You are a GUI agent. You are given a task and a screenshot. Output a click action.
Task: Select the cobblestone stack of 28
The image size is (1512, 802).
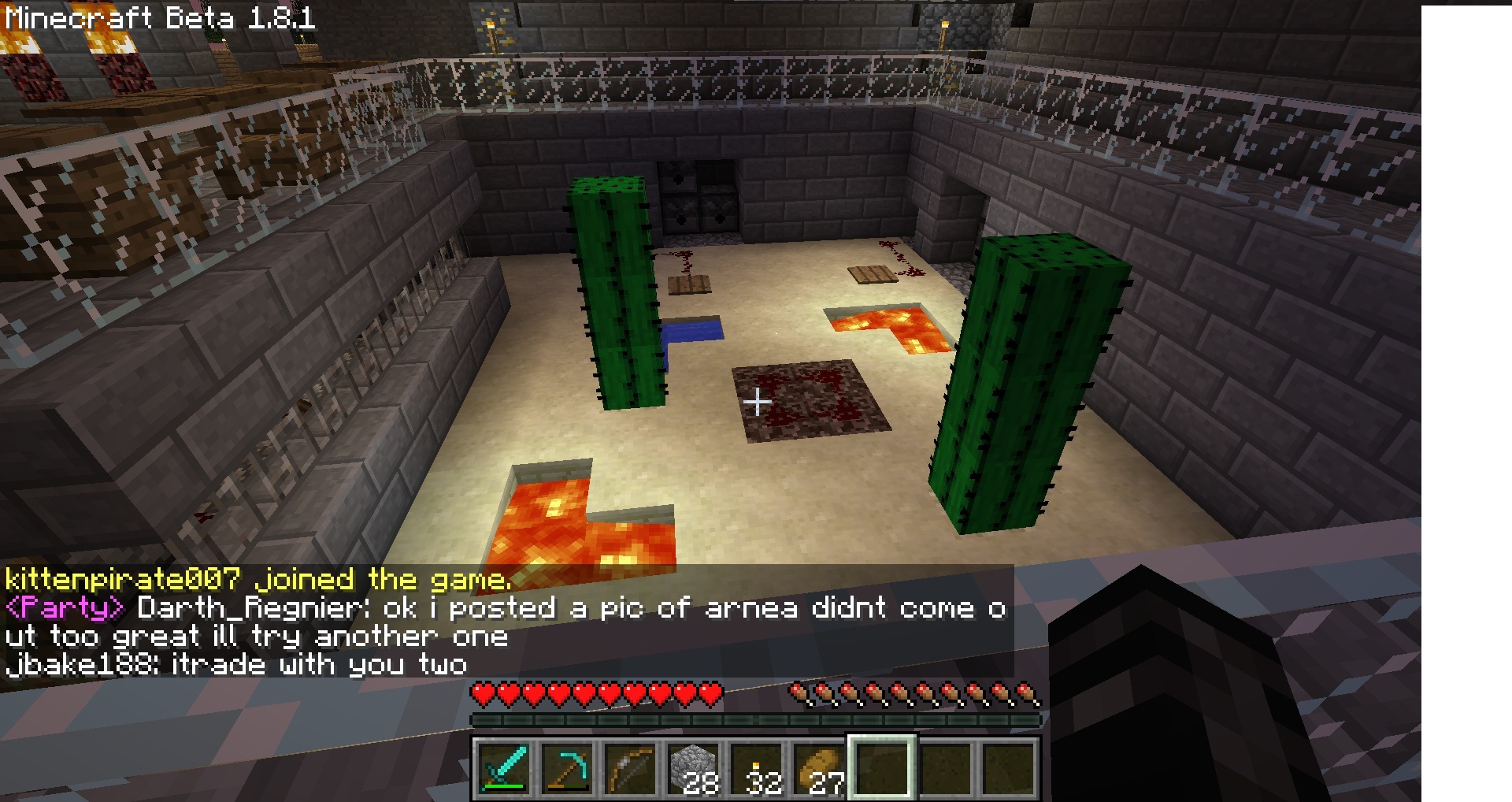point(693,768)
